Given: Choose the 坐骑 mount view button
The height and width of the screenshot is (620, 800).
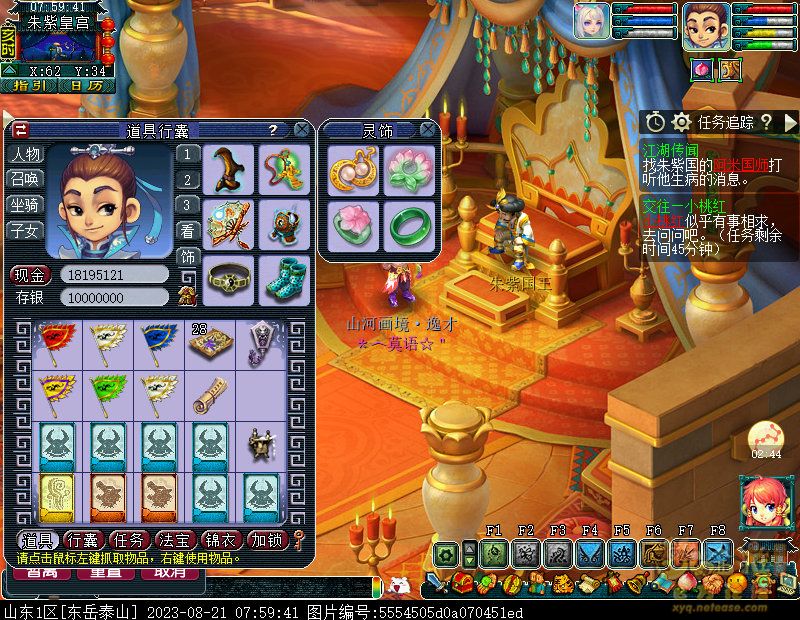Looking at the screenshot, I should 26,205.
